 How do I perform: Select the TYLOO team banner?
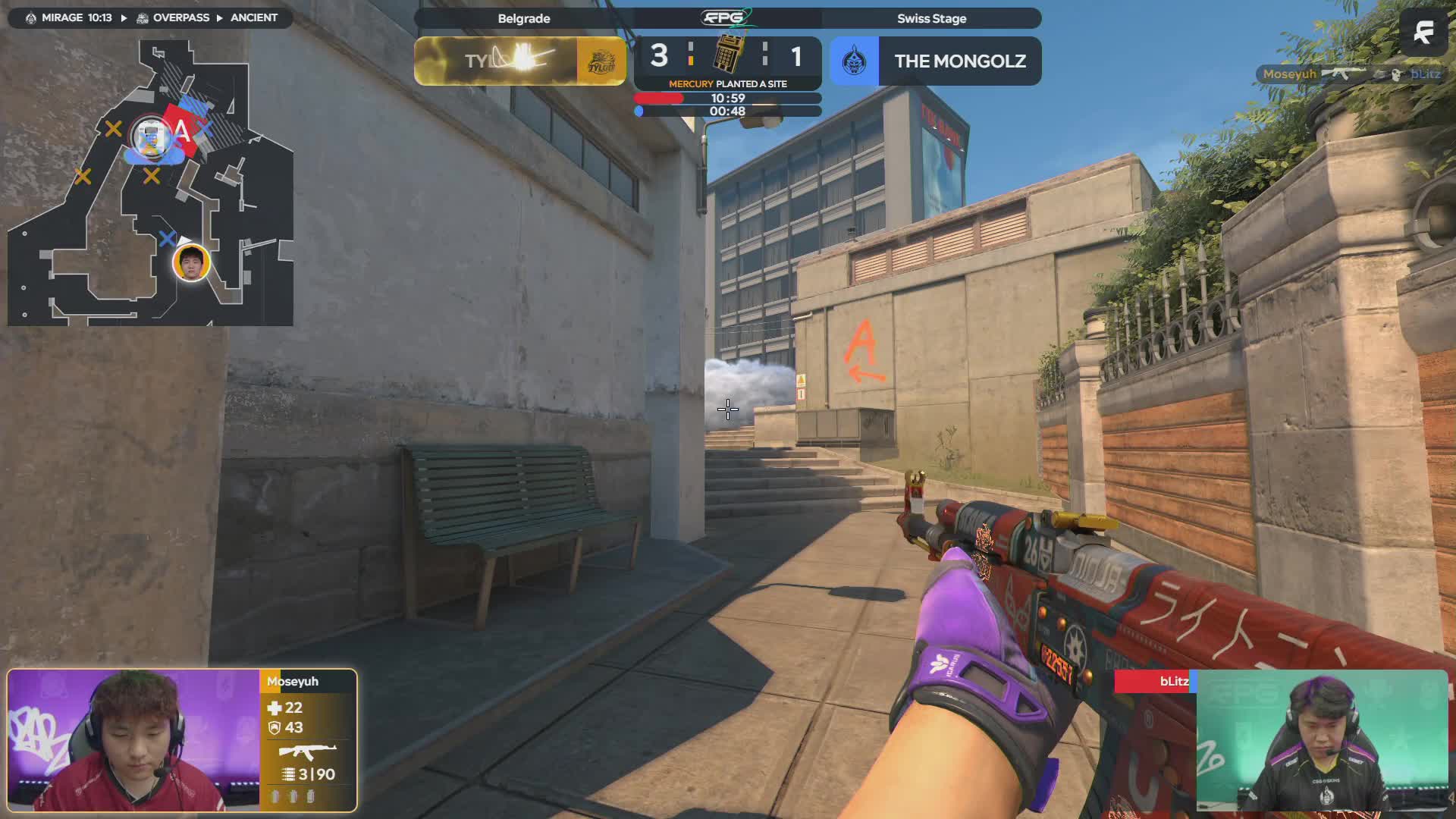pyautogui.click(x=520, y=61)
